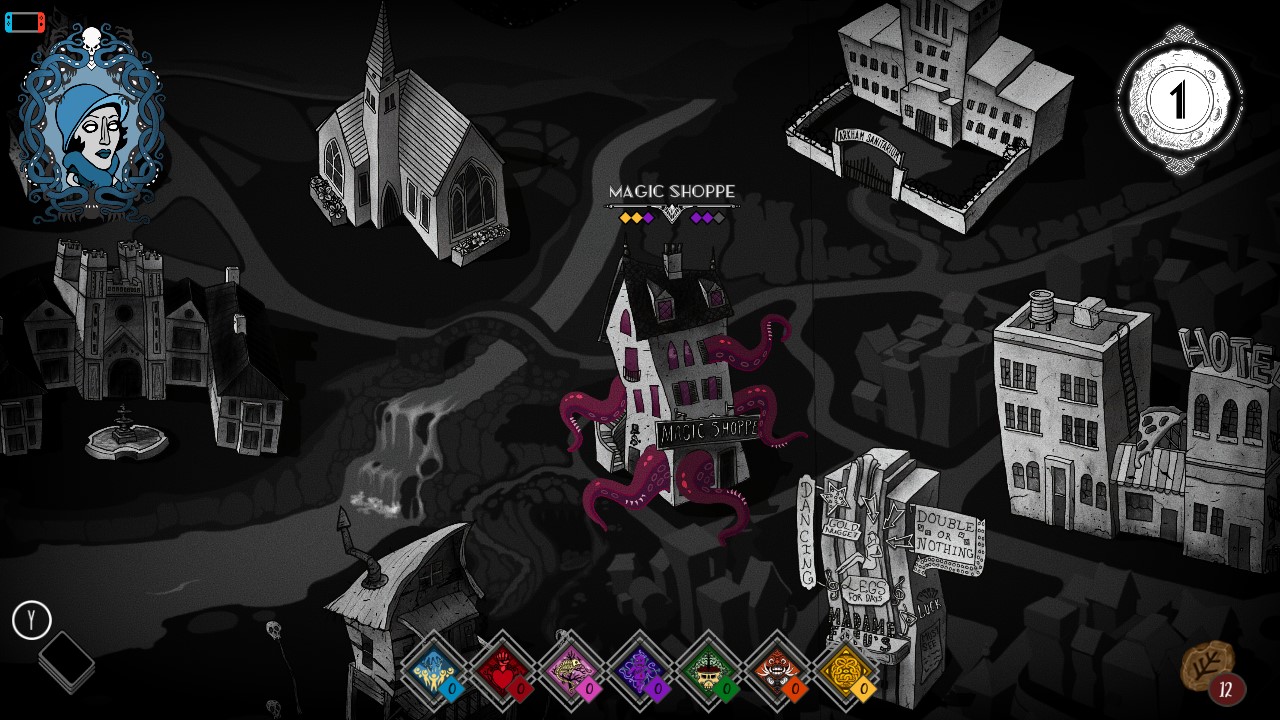Open the deck with the Y button

click(x=31, y=620)
